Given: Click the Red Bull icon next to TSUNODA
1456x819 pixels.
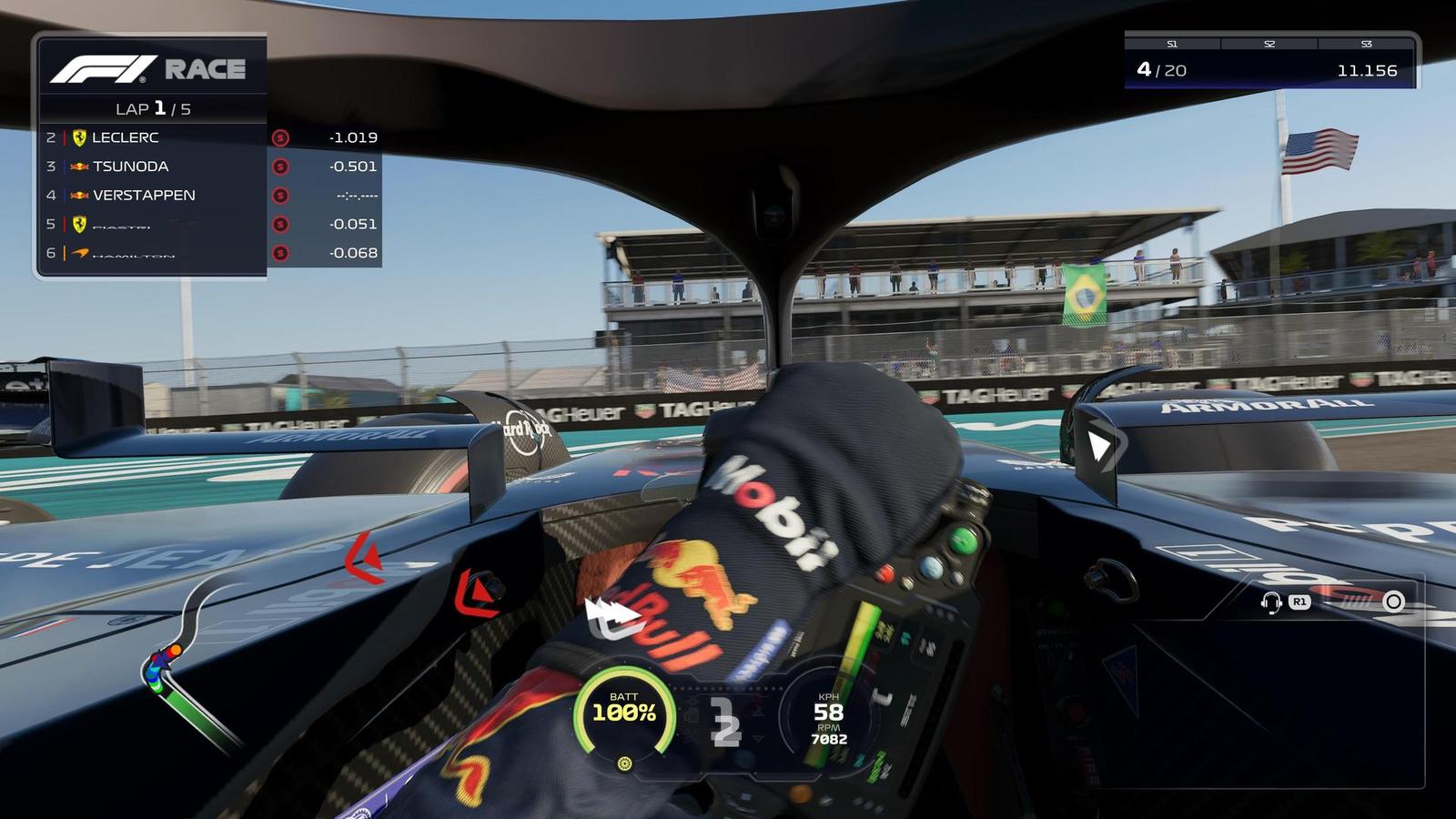Looking at the screenshot, I should tap(78, 166).
